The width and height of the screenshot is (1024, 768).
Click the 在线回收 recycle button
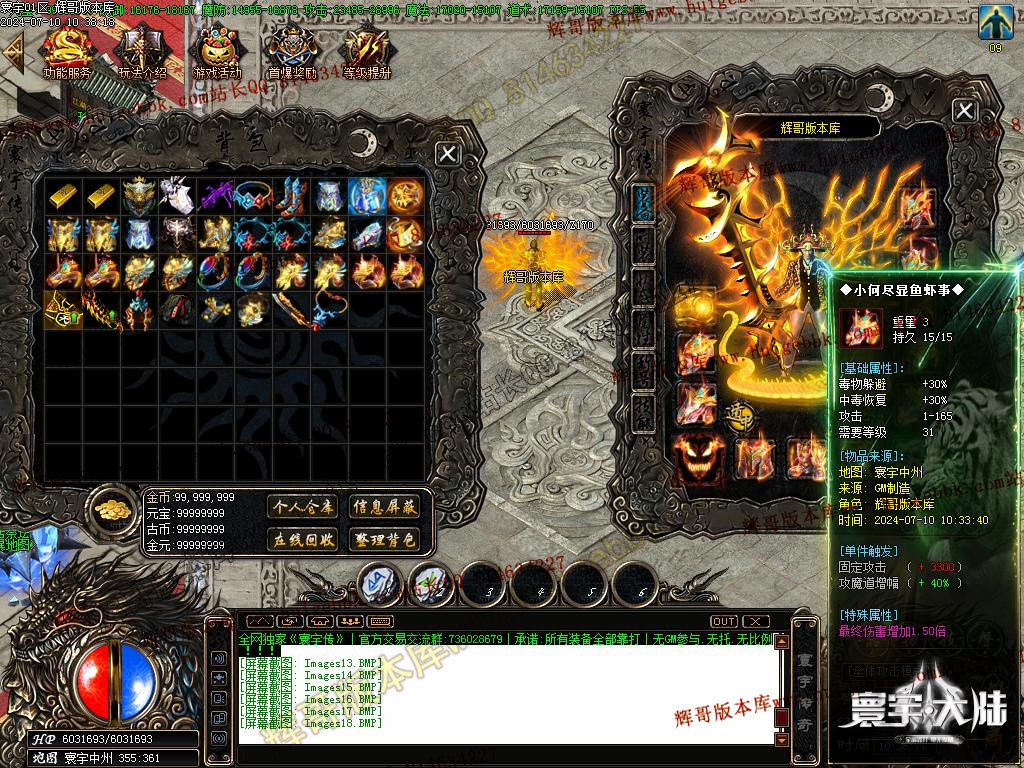(x=304, y=540)
